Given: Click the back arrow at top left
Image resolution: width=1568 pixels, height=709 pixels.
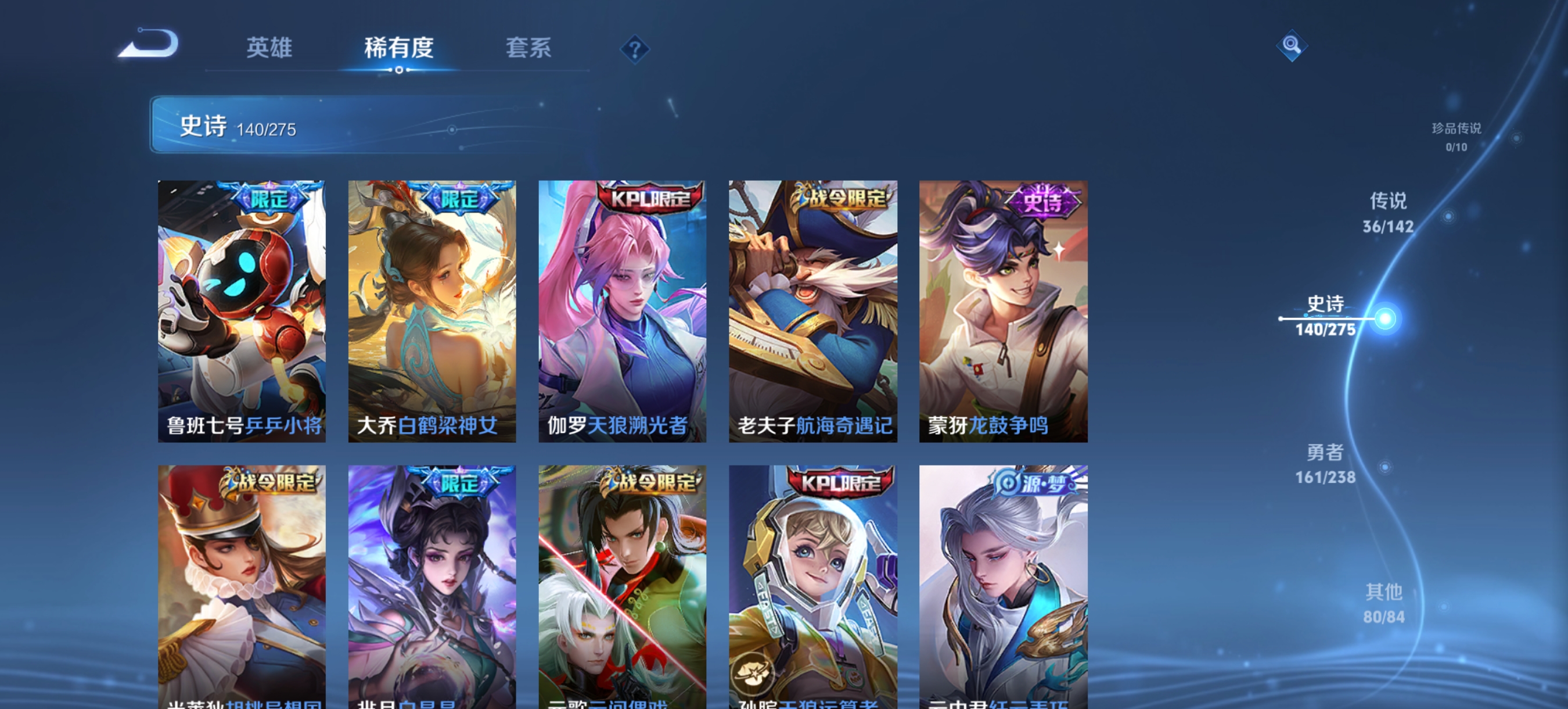Looking at the screenshot, I should 148,49.
